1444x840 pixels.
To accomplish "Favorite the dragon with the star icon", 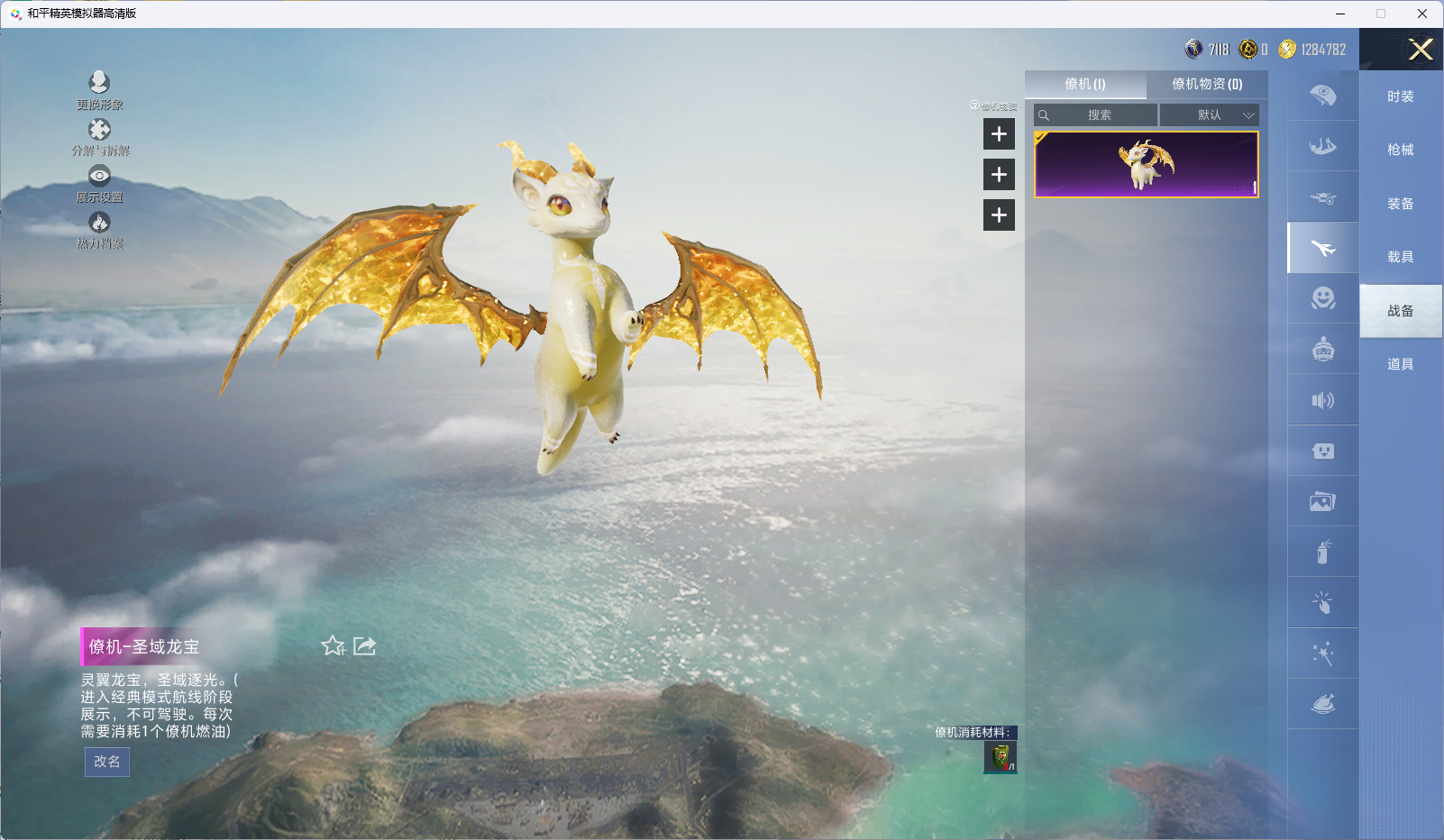I will [x=333, y=646].
